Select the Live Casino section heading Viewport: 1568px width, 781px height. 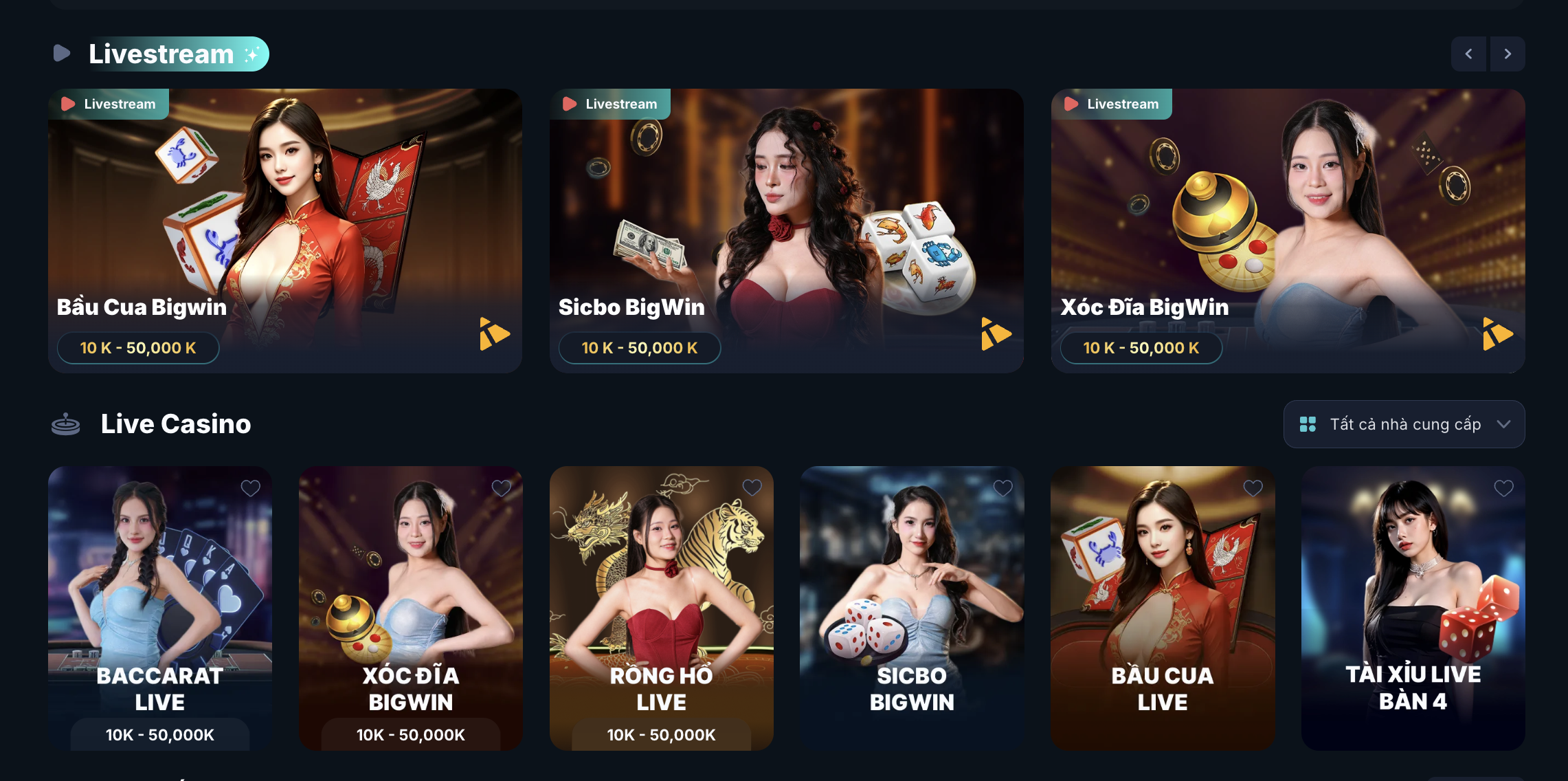[176, 423]
